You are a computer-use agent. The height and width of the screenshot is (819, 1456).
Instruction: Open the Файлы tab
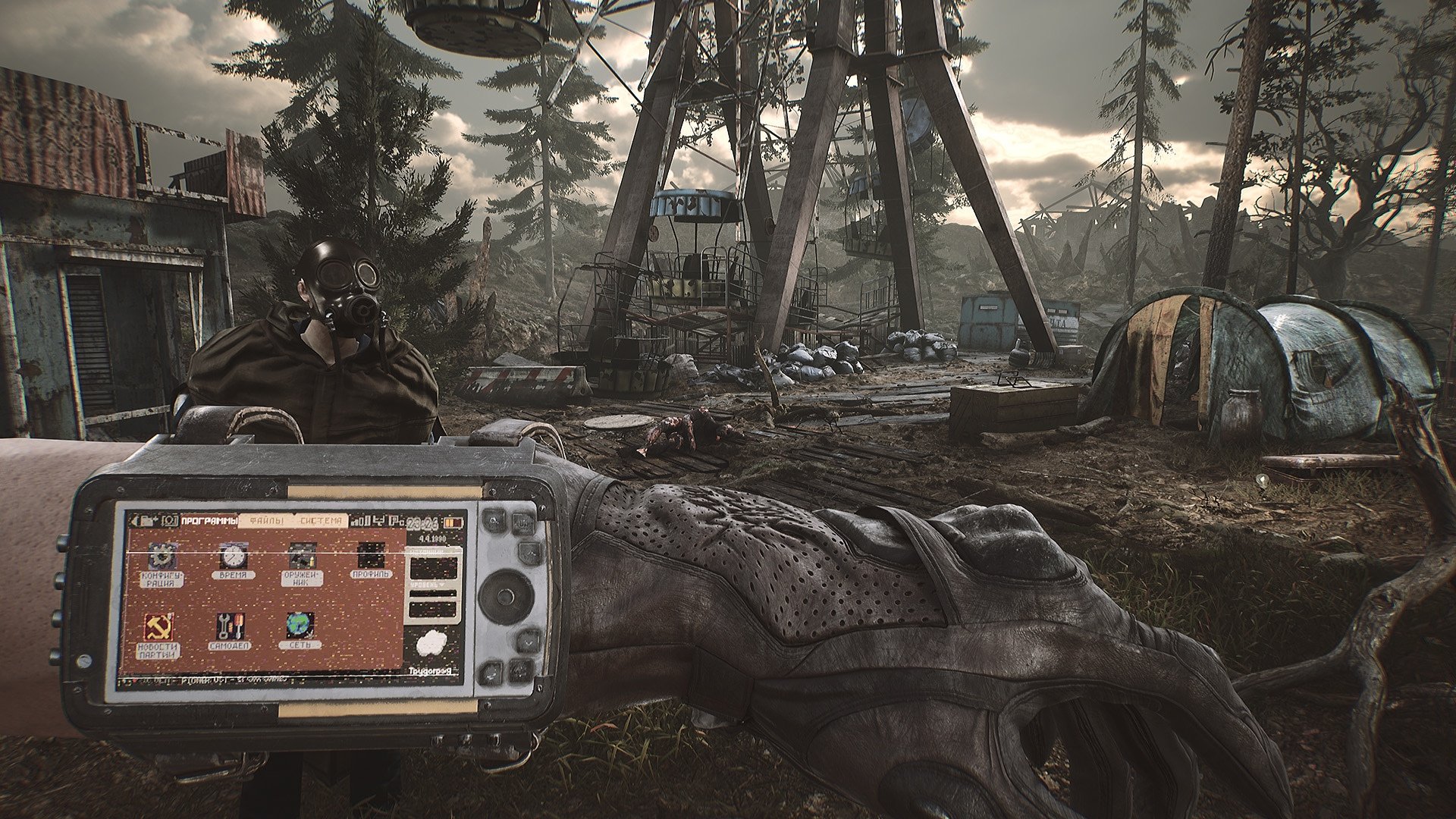pos(265,521)
